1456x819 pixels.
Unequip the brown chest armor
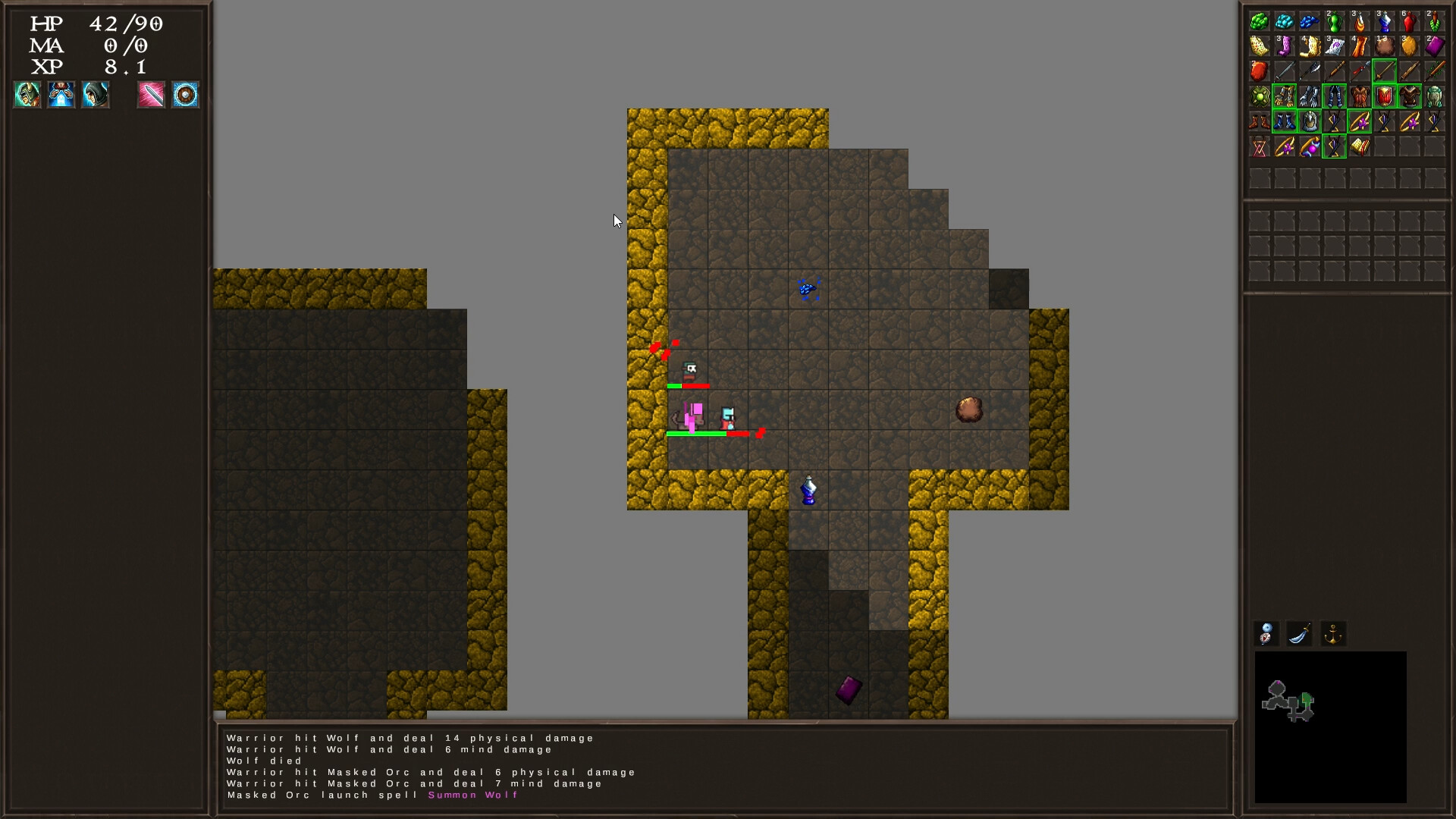(1410, 96)
